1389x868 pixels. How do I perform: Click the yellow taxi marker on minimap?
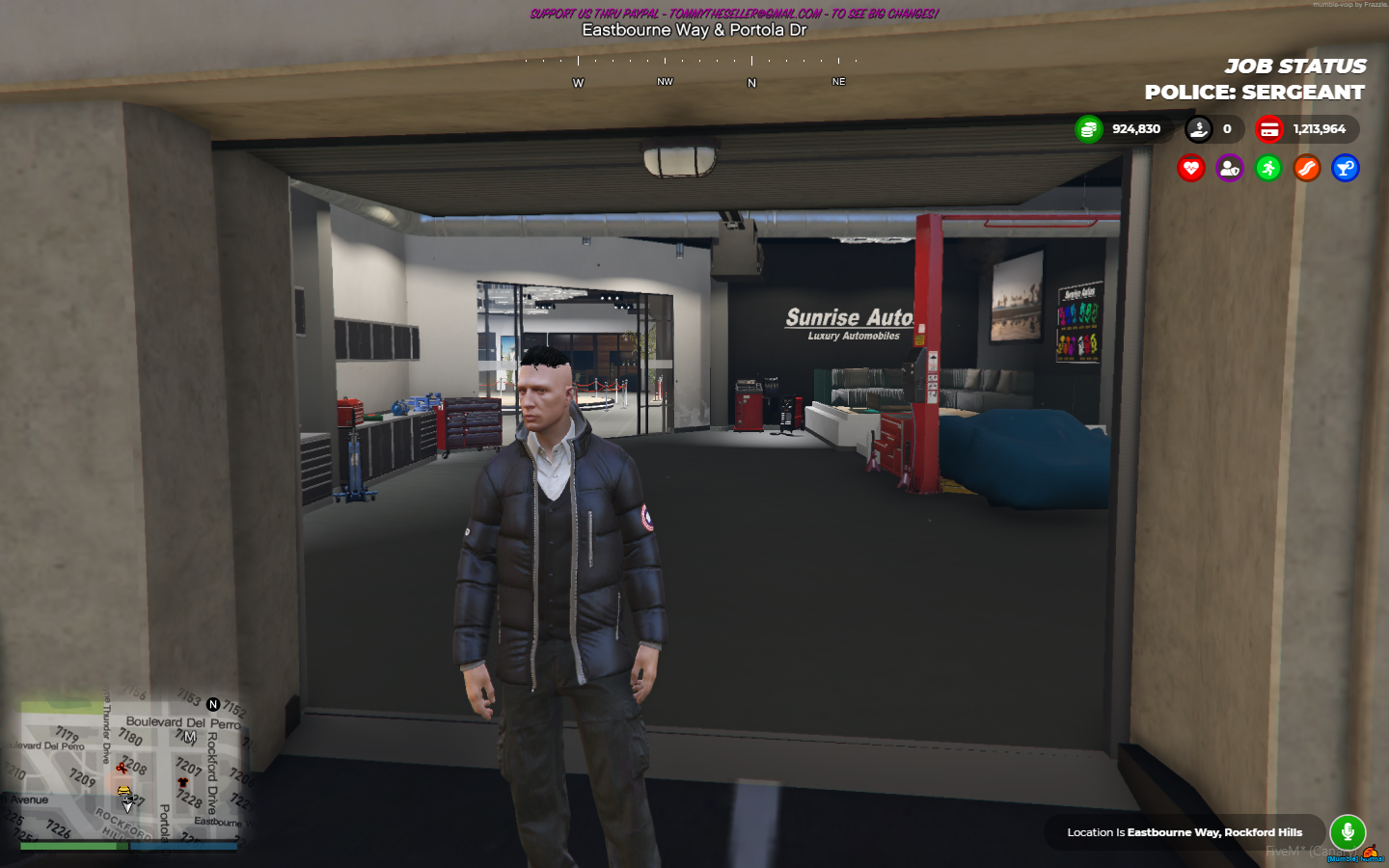(123, 790)
